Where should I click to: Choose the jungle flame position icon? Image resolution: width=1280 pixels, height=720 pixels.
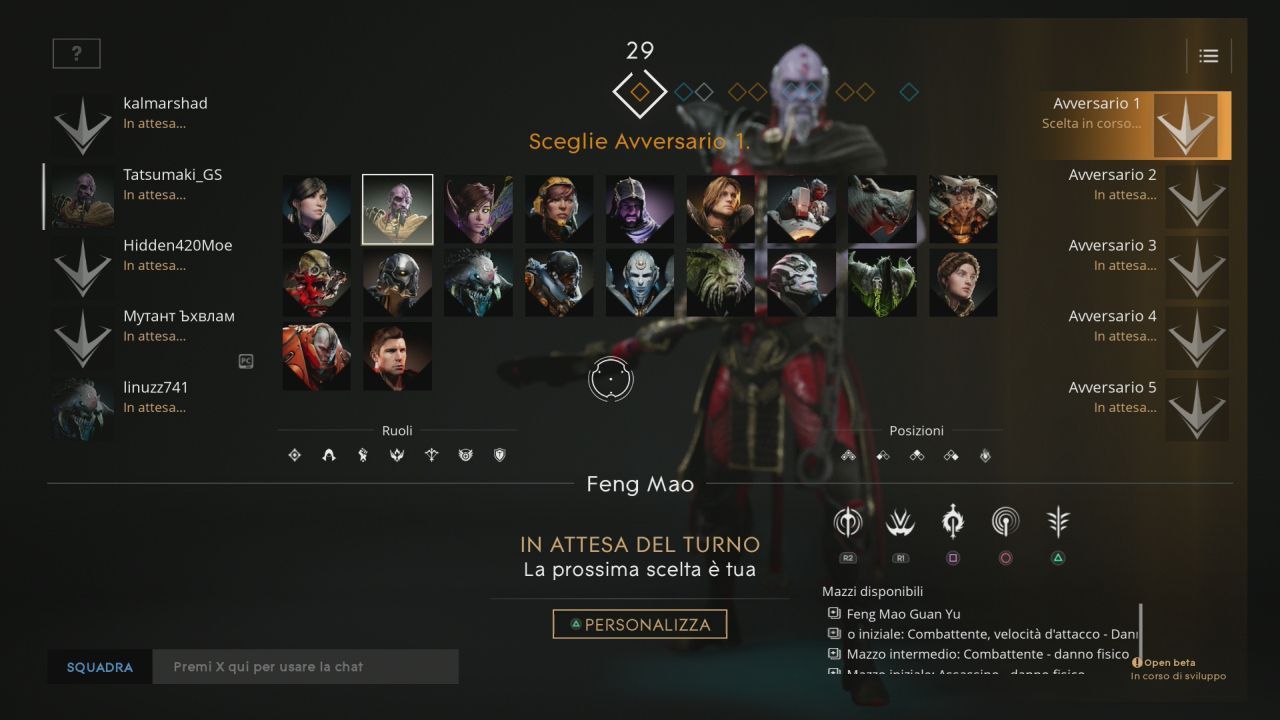(985, 455)
